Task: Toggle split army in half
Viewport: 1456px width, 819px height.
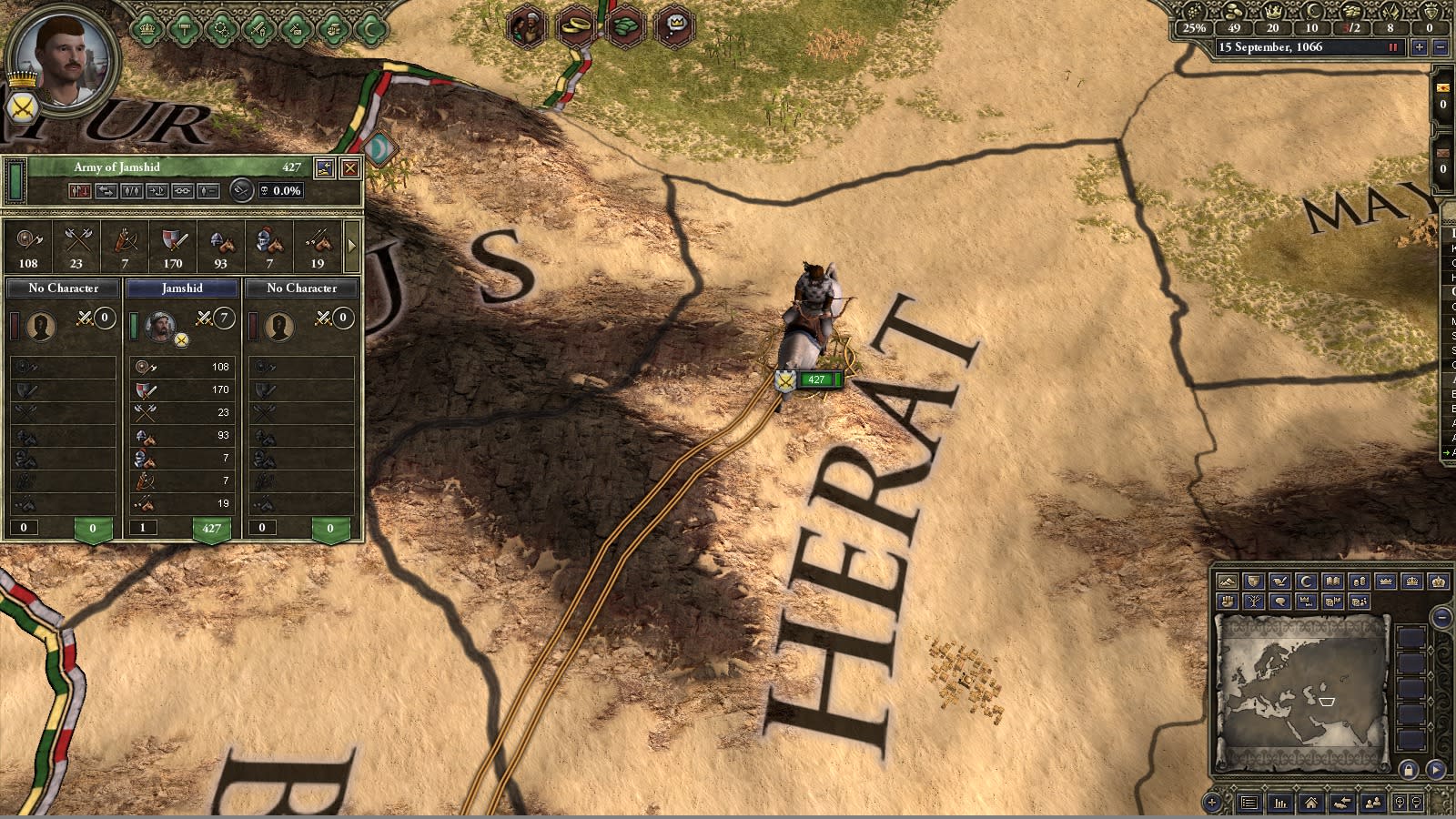Action: tap(132, 191)
